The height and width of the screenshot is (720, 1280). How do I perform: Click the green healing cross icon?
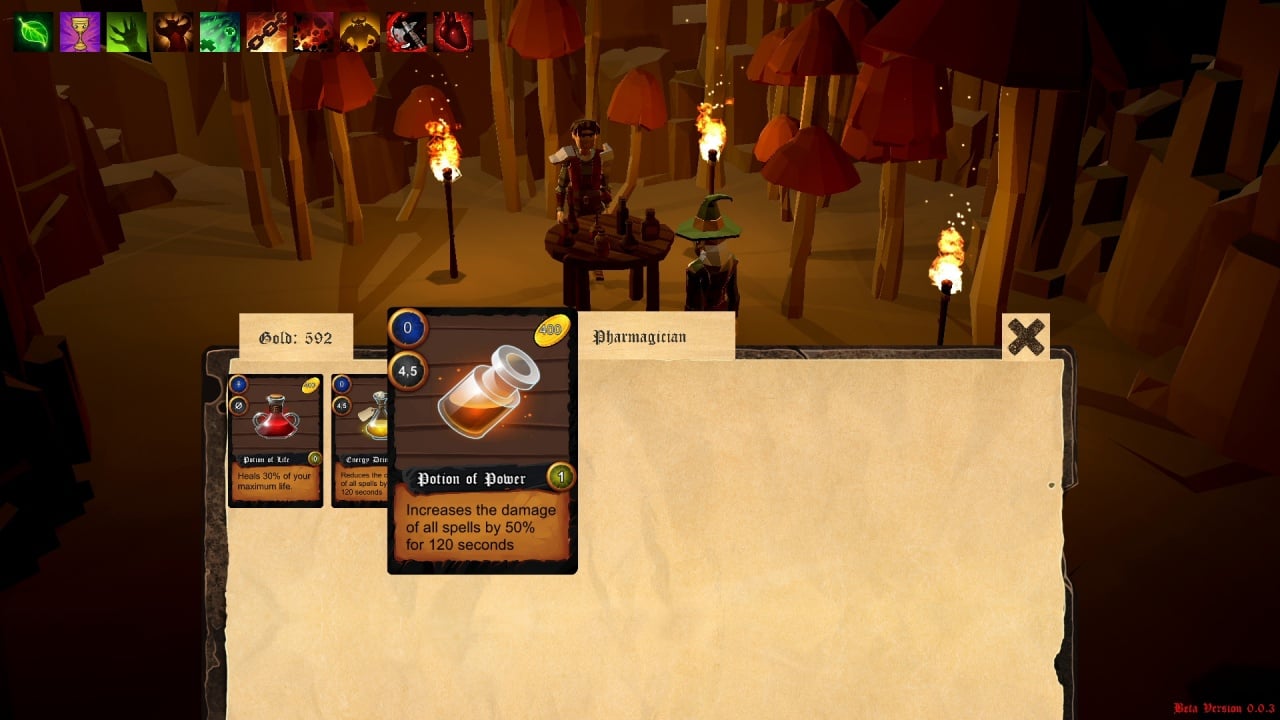click(220, 32)
